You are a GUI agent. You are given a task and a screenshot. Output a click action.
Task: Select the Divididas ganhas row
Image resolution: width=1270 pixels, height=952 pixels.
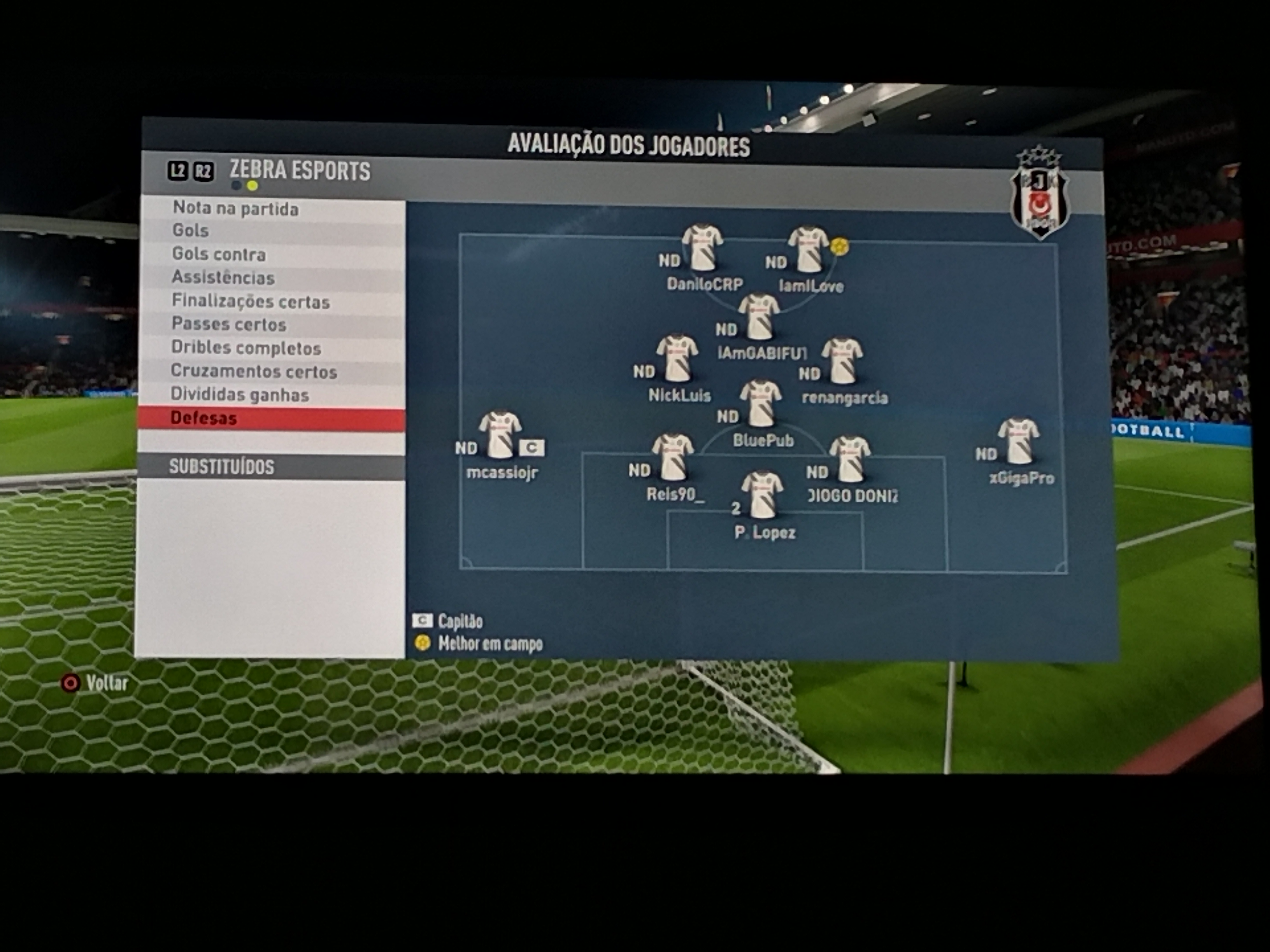[239, 395]
